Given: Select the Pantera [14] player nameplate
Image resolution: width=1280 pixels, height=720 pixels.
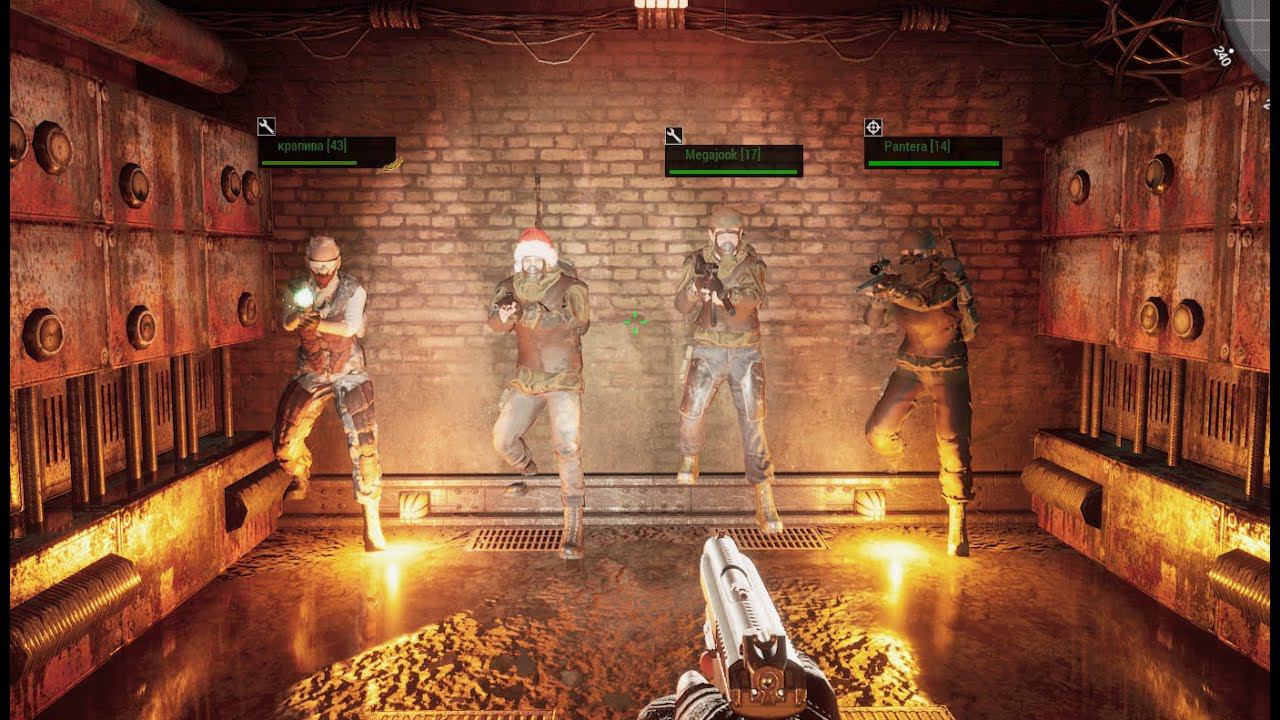Looking at the screenshot, I should coord(932,152).
